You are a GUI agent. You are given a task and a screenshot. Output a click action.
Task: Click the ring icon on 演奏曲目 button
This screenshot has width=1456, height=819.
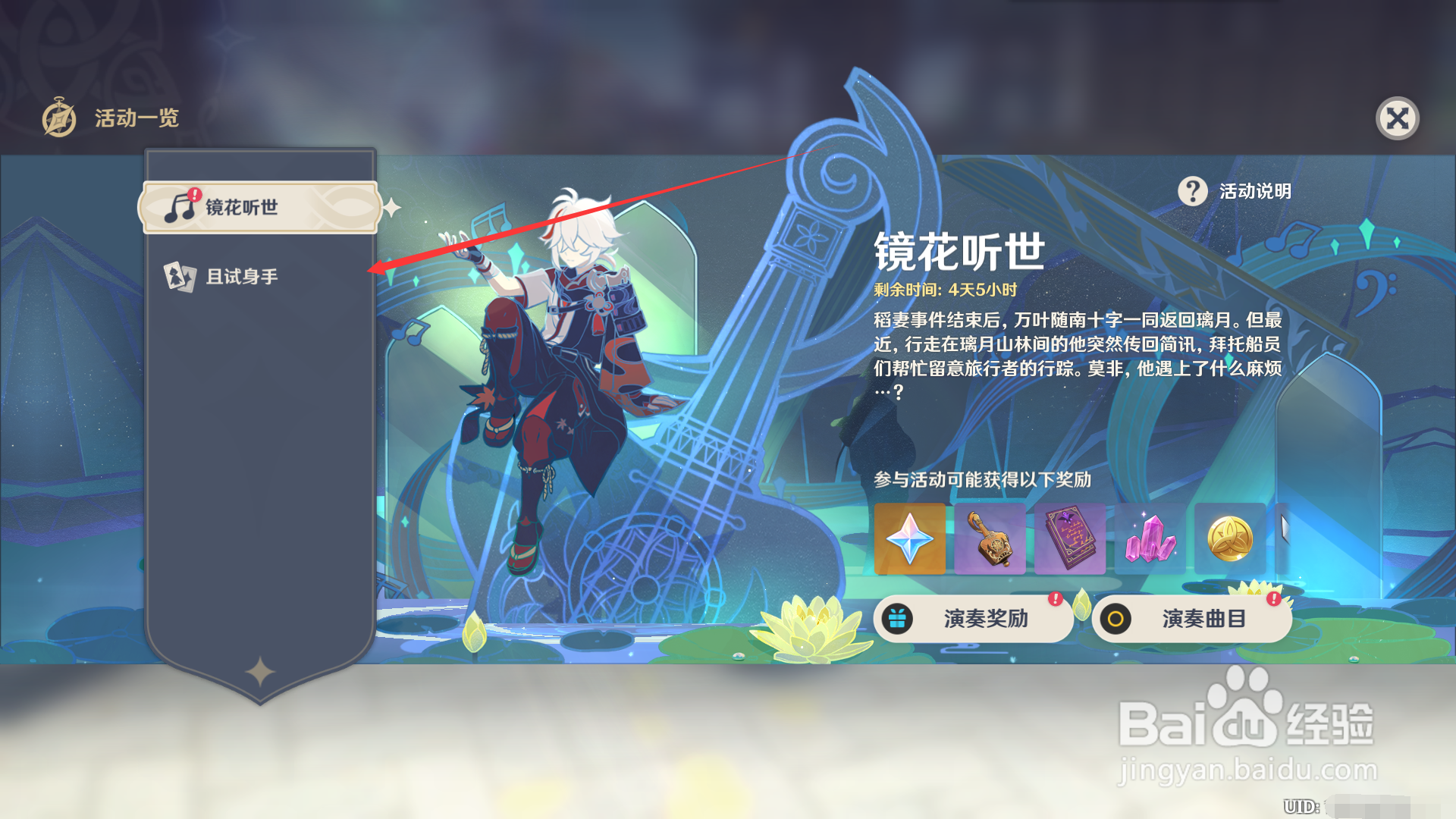pyautogui.click(x=1115, y=618)
